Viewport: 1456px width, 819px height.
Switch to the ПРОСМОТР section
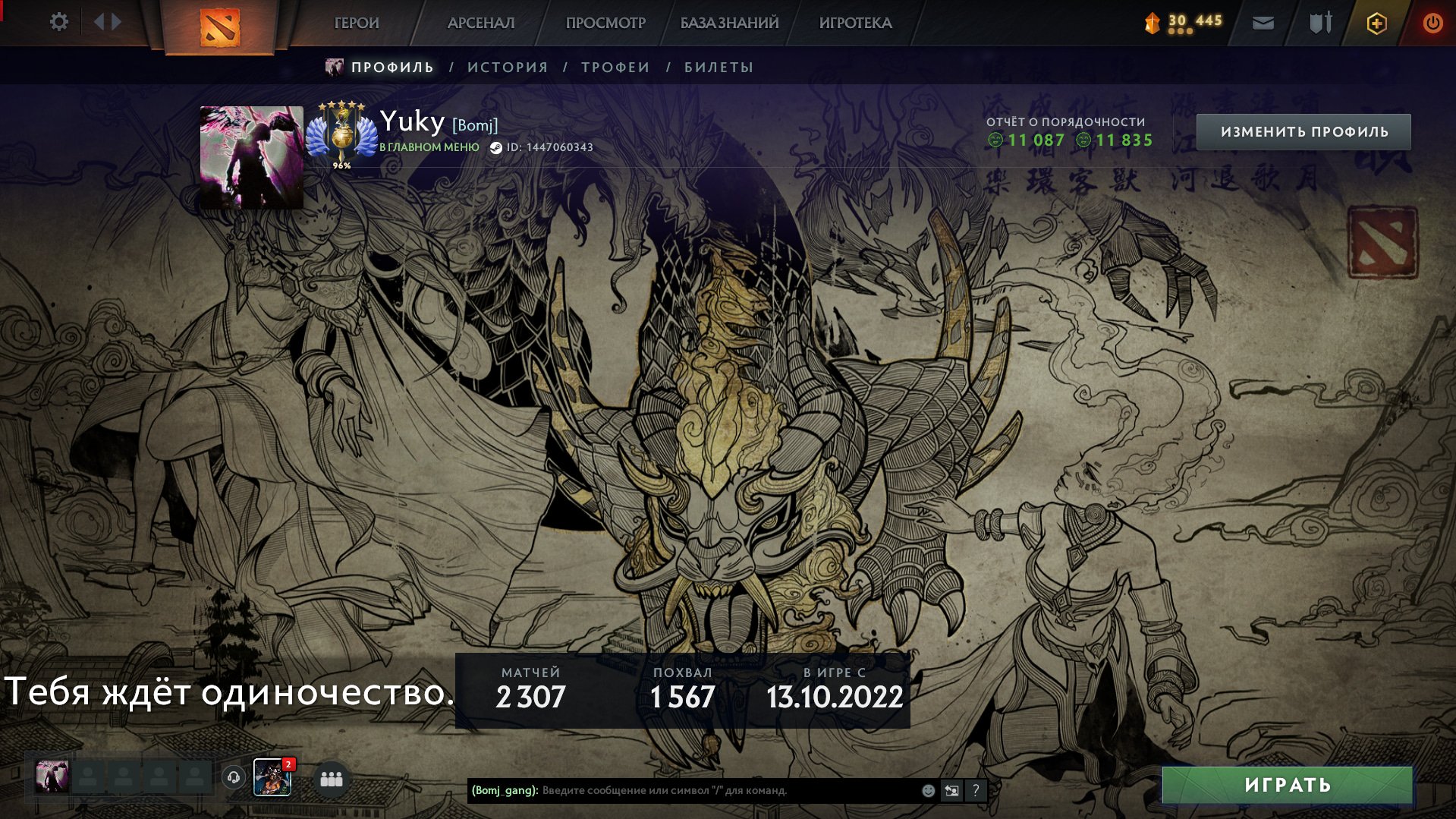[605, 23]
